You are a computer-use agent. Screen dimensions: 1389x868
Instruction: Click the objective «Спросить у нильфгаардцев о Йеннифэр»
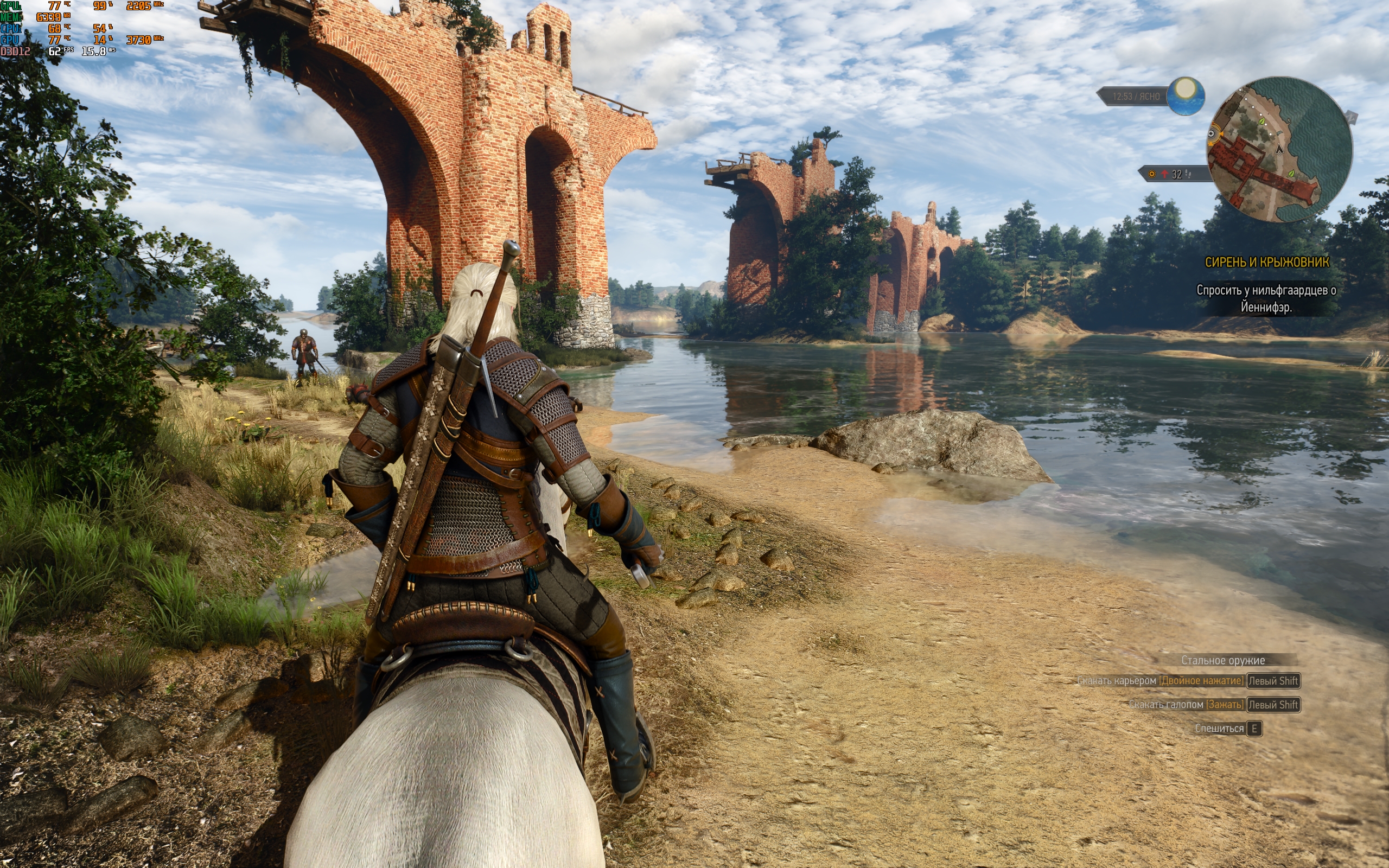(1266, 298)
